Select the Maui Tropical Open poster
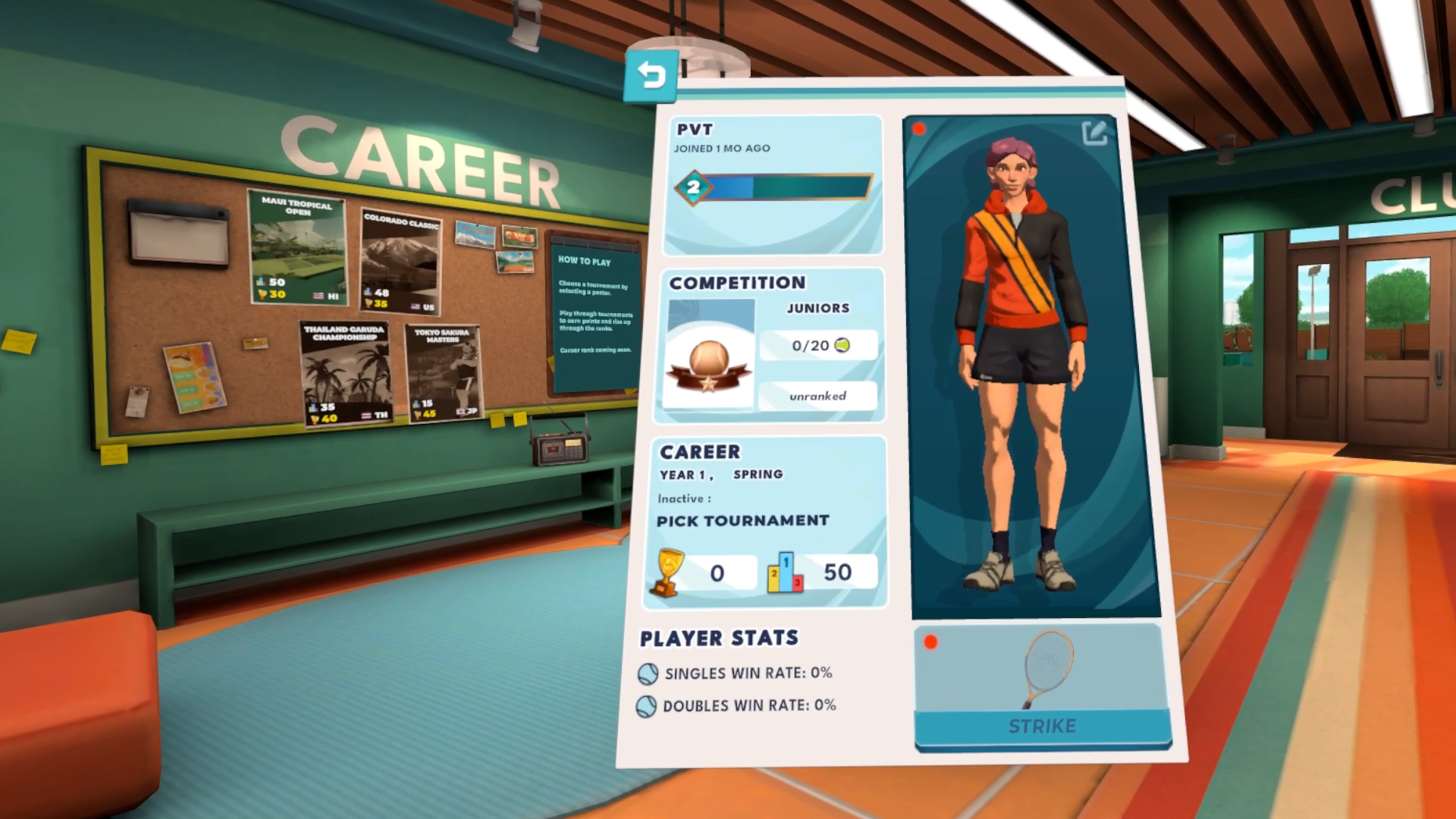The width and height of the screenshot is (1456, 819). pyautogui.click(x=298, y=247)
